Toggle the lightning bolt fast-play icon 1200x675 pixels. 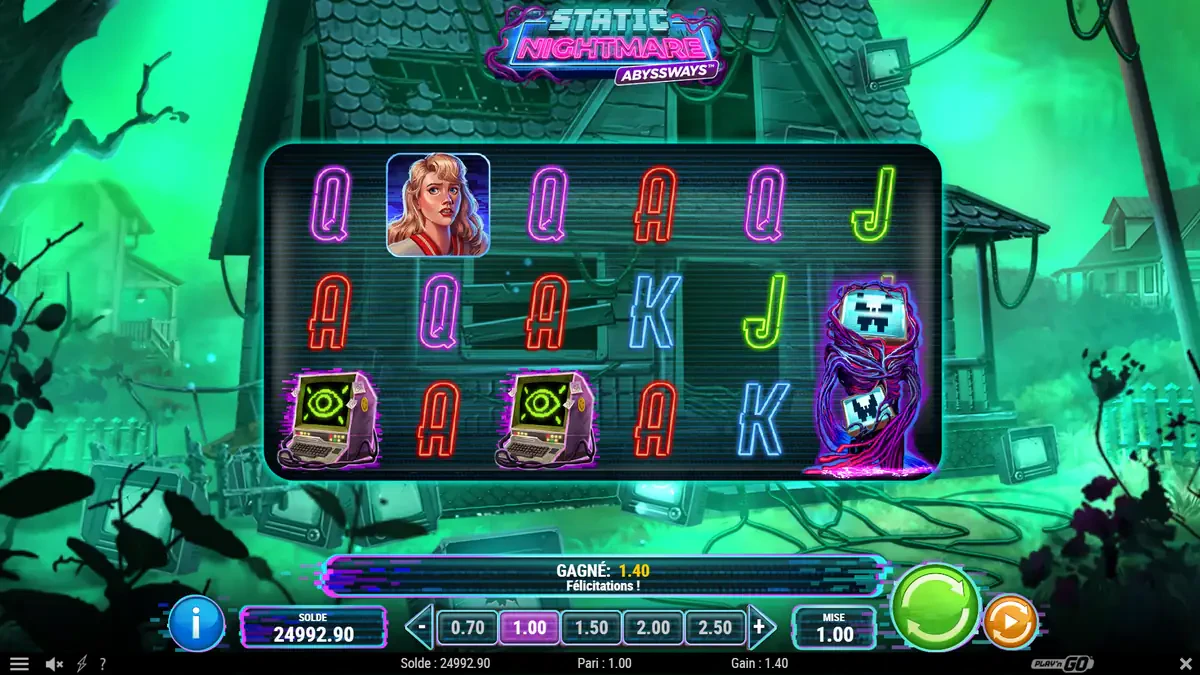click(x=81, y=664)
